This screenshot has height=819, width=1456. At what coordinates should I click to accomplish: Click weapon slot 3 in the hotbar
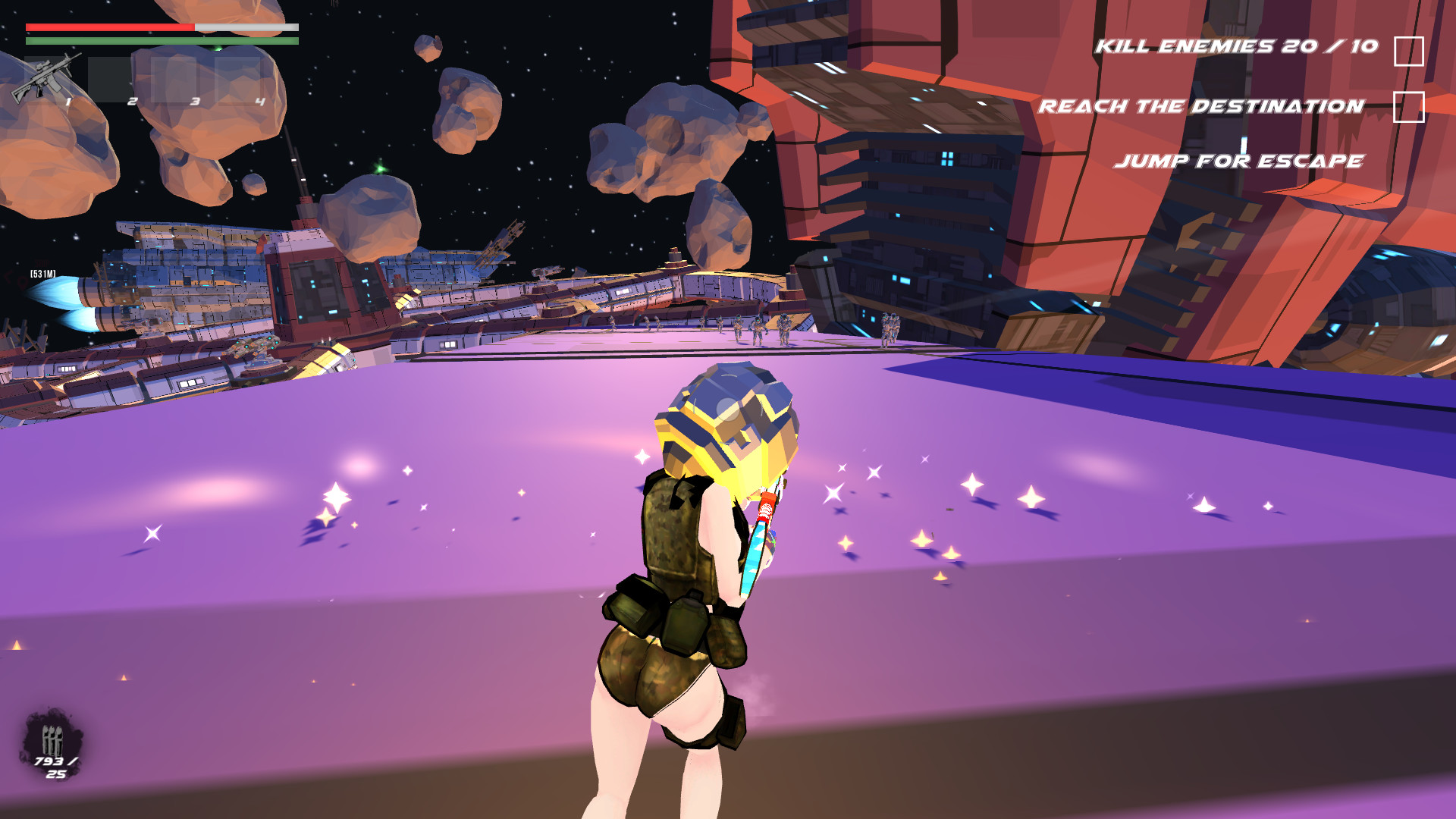pos(176,80)
